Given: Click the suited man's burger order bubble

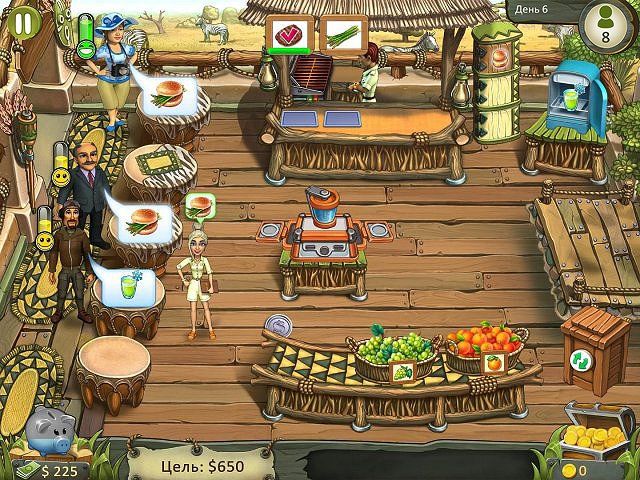Looking at the screenshot, I should tap(142, 221).
